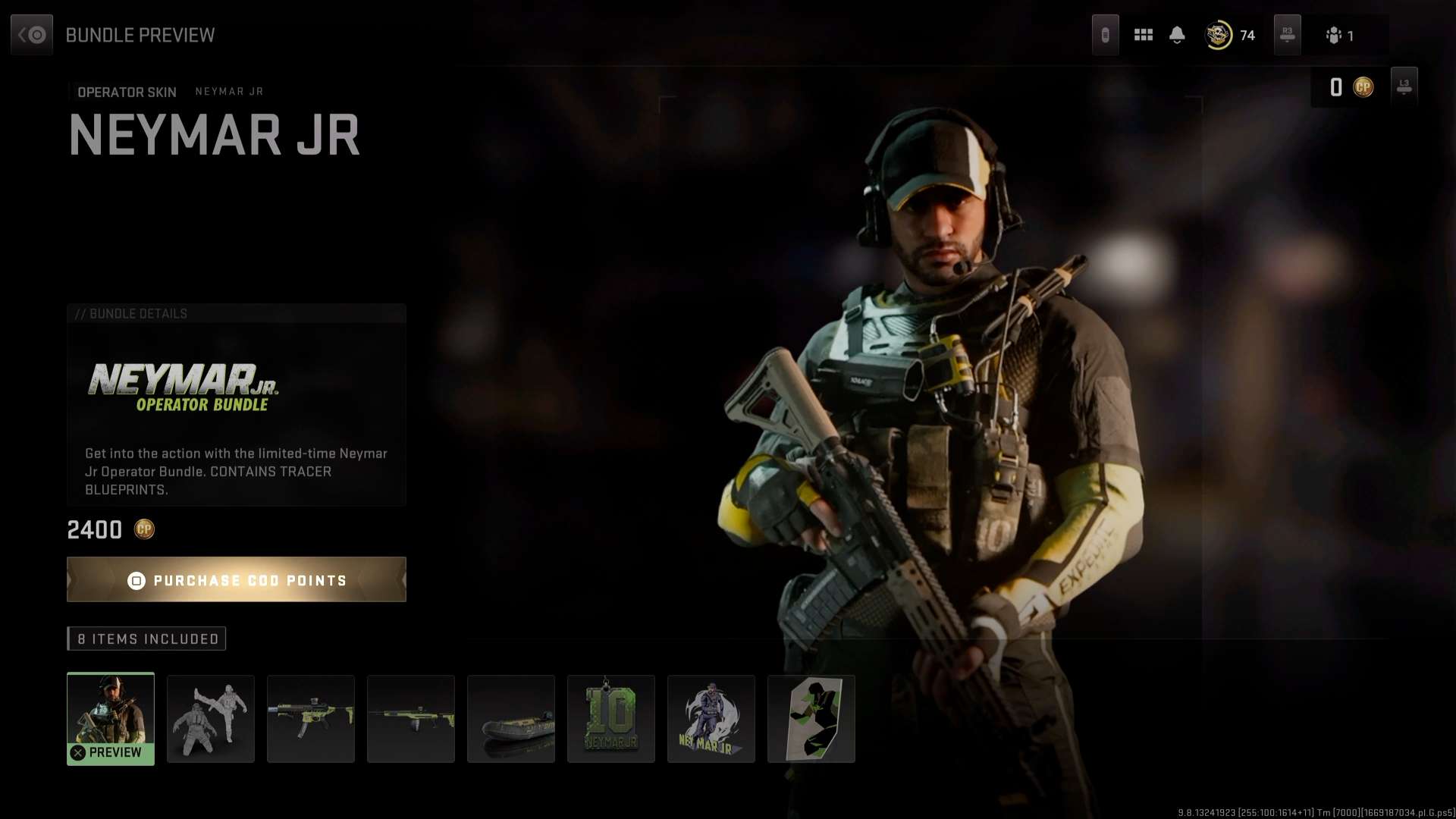The image size is (1456, 819).
Task: Select the inflatable boat vehicle skin
Action: tap(511, 718)
